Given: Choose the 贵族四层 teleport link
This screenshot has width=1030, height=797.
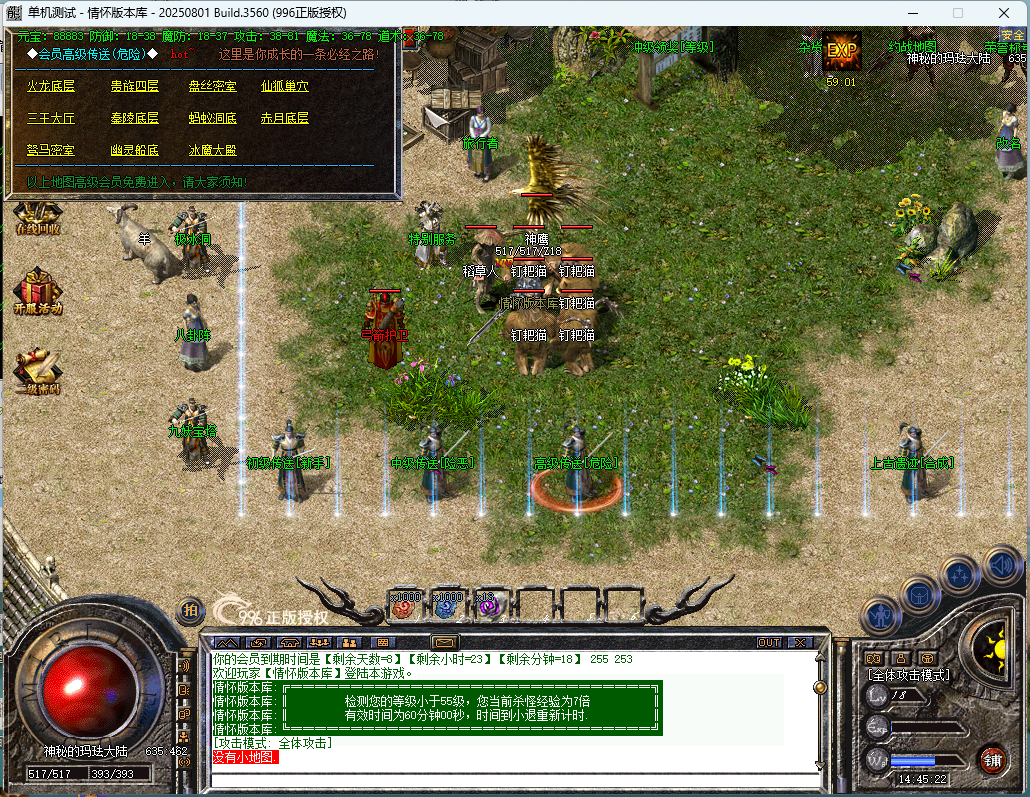Looking at the screenshot, I should (134, 86).
